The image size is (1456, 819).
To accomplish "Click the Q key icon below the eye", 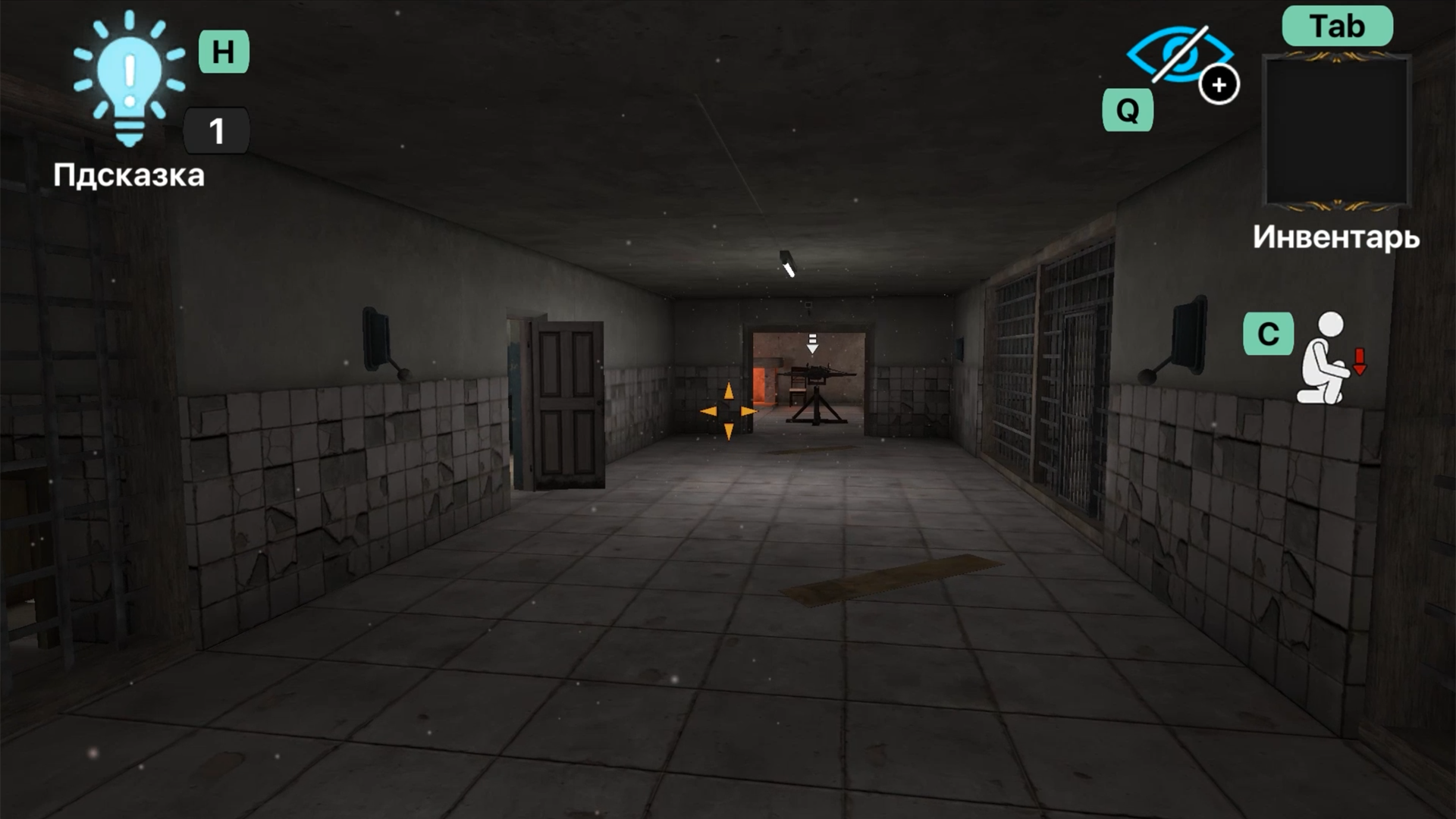I will (1128, 111).
